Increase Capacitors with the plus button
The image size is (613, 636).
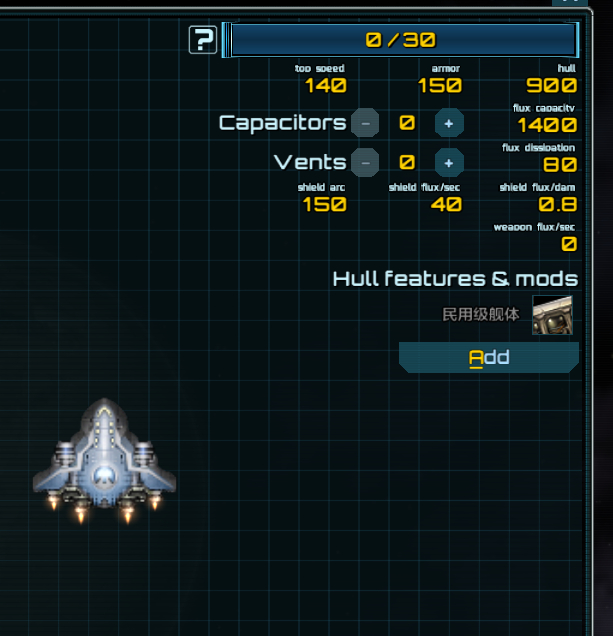pos(449,123)
